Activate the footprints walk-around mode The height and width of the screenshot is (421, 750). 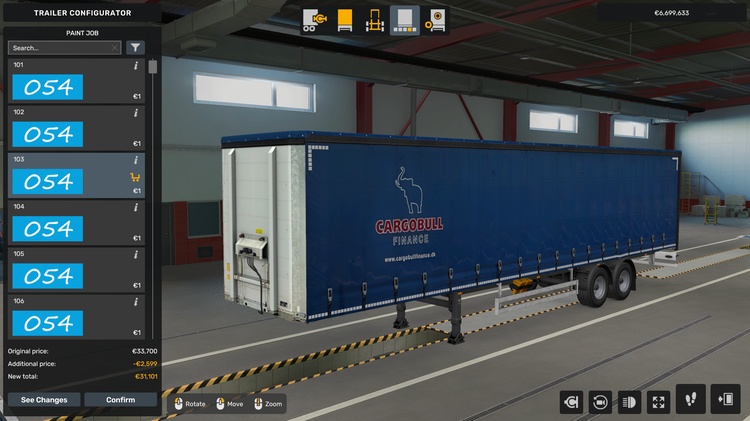pyautogui.click(x=690, y=399)
